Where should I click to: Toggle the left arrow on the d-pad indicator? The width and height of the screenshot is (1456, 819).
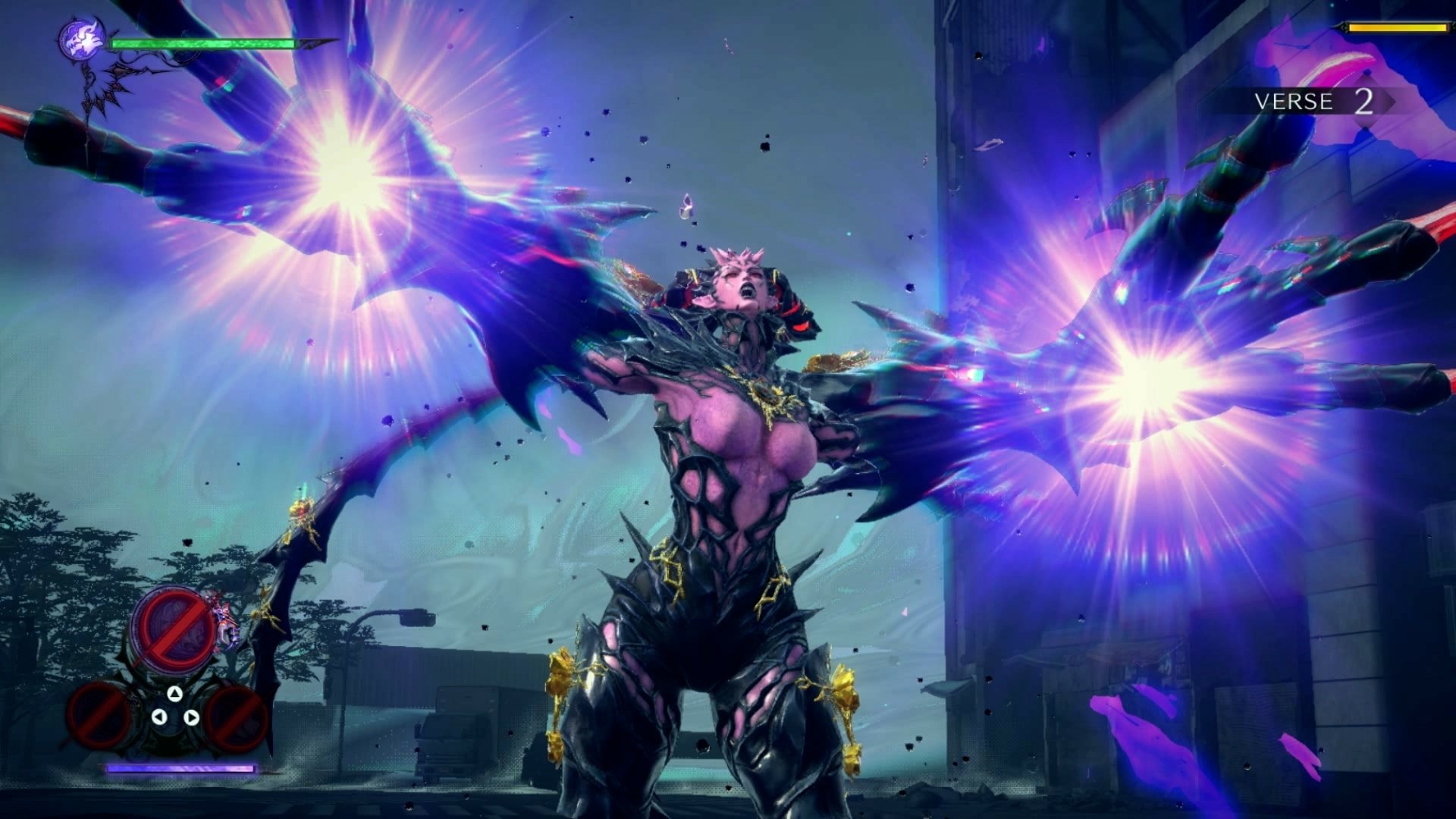[159, 717]
